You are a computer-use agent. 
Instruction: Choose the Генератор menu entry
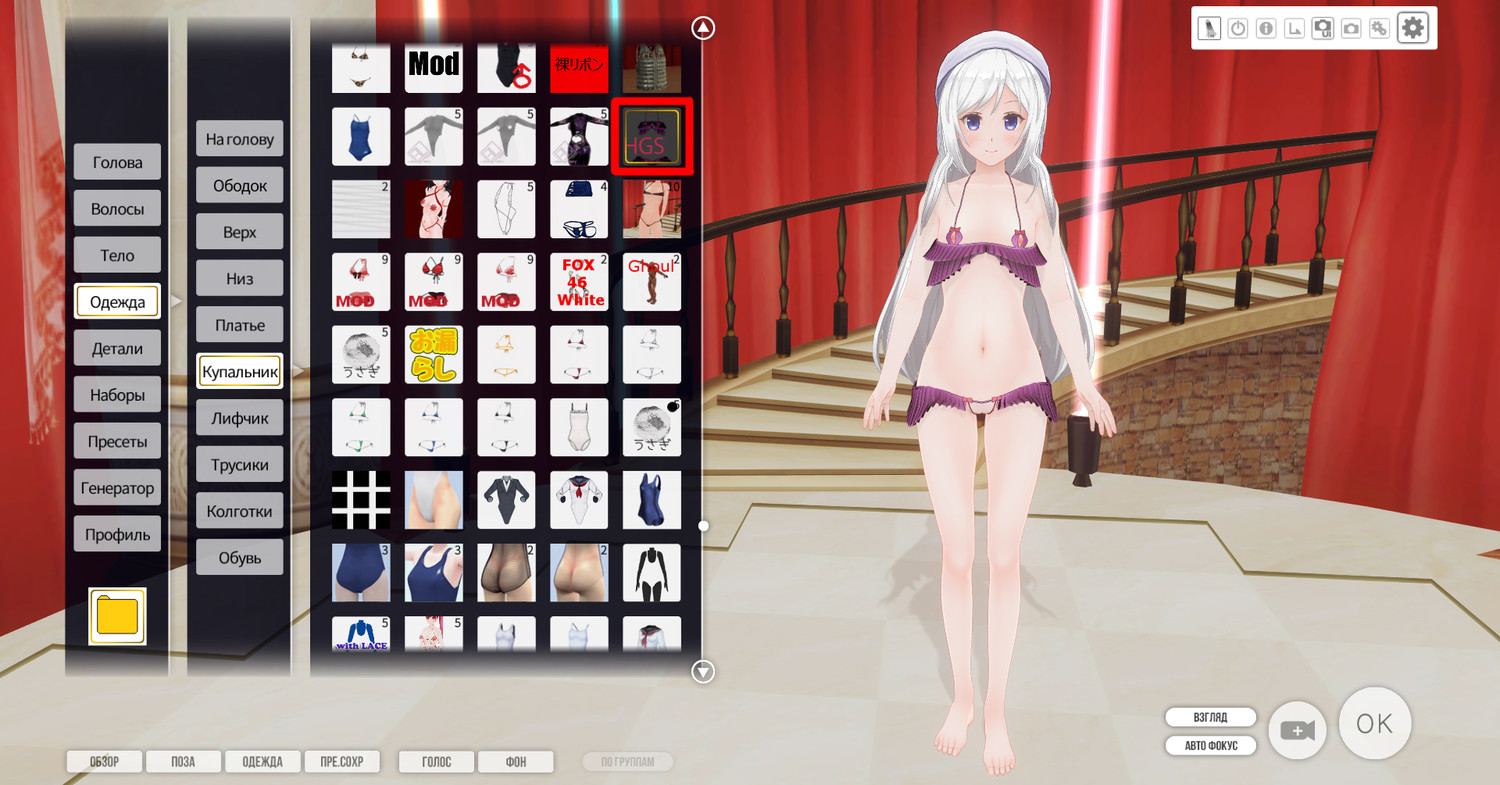(117, 488)
